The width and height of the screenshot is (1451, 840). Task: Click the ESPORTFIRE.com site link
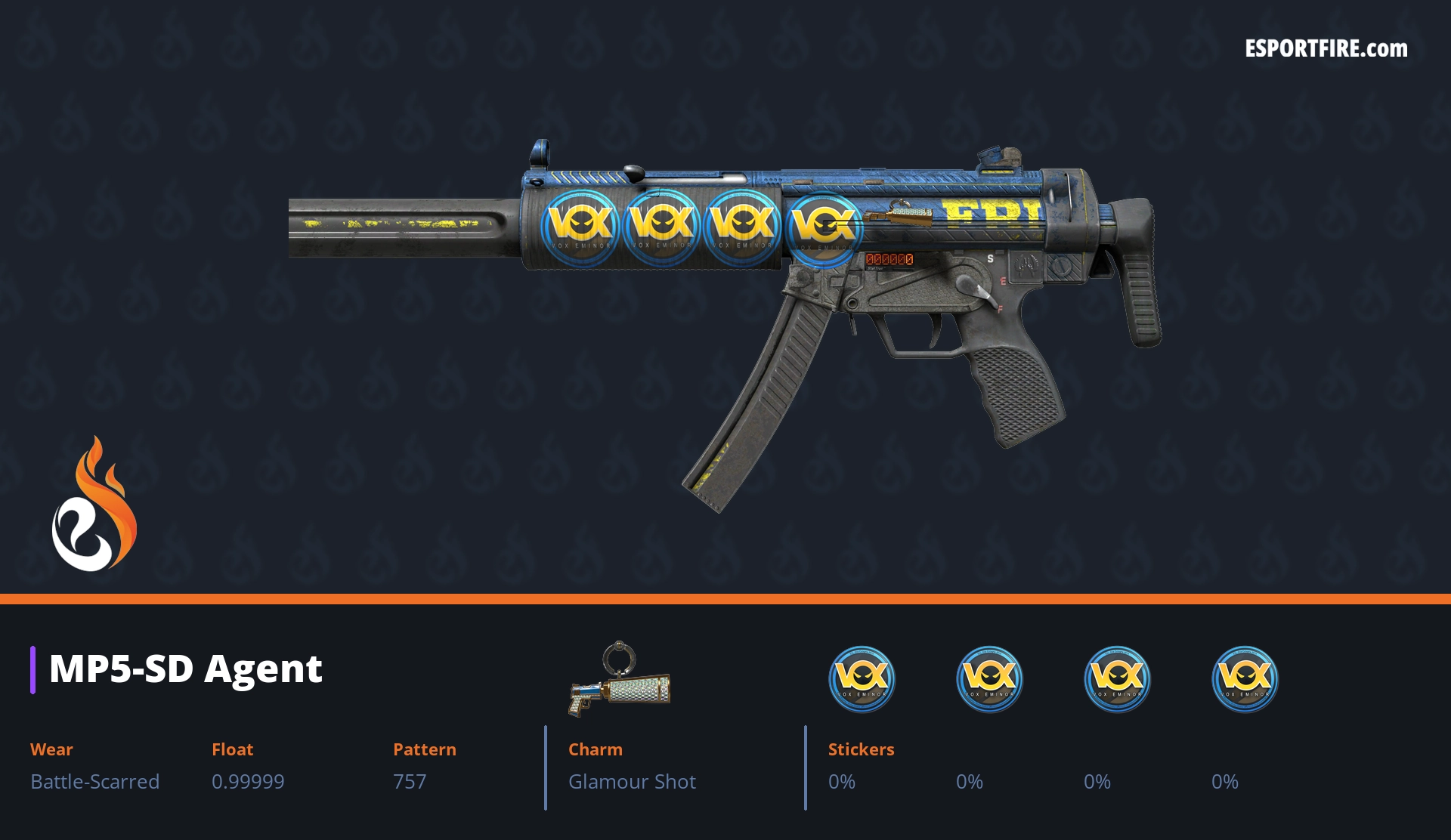1326,49
